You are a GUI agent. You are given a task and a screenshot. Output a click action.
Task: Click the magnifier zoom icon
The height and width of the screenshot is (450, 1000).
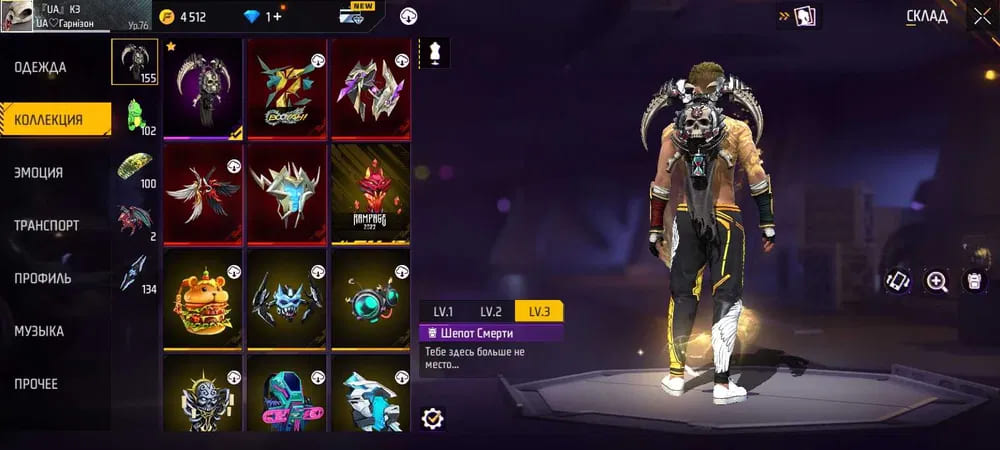(937, 281)
